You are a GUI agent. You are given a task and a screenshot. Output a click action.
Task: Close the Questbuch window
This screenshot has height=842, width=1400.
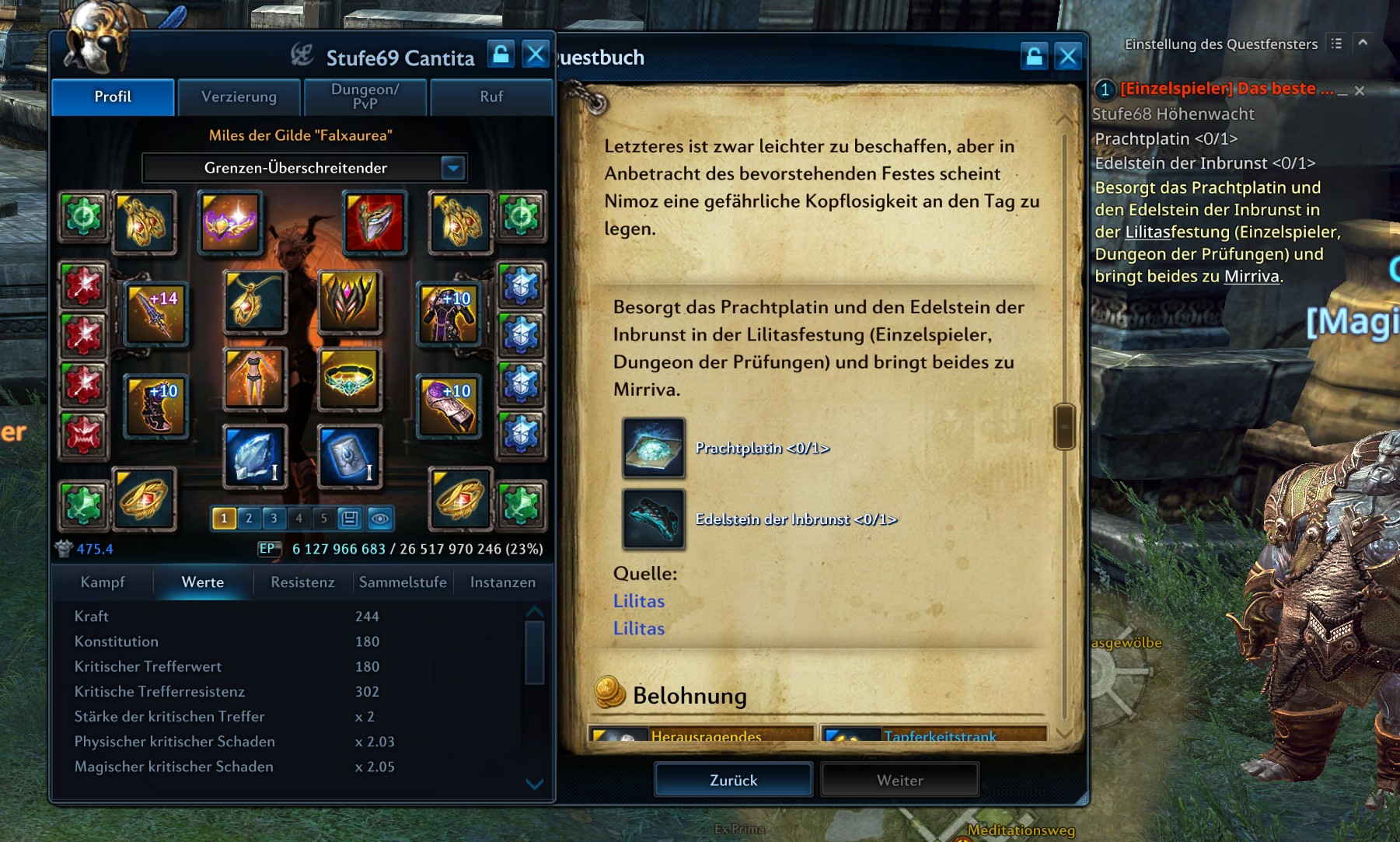coord(1068,56)
